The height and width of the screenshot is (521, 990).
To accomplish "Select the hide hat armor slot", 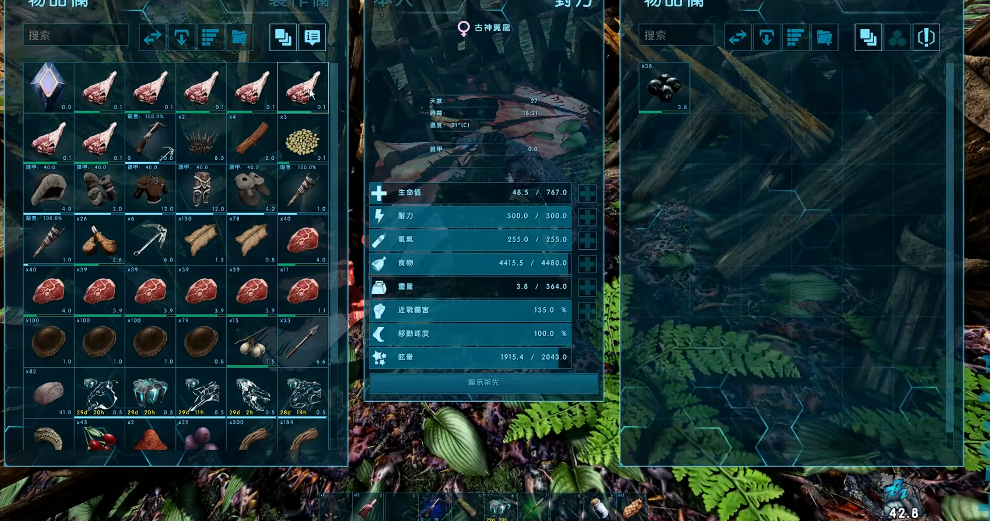I will [47, 188].
